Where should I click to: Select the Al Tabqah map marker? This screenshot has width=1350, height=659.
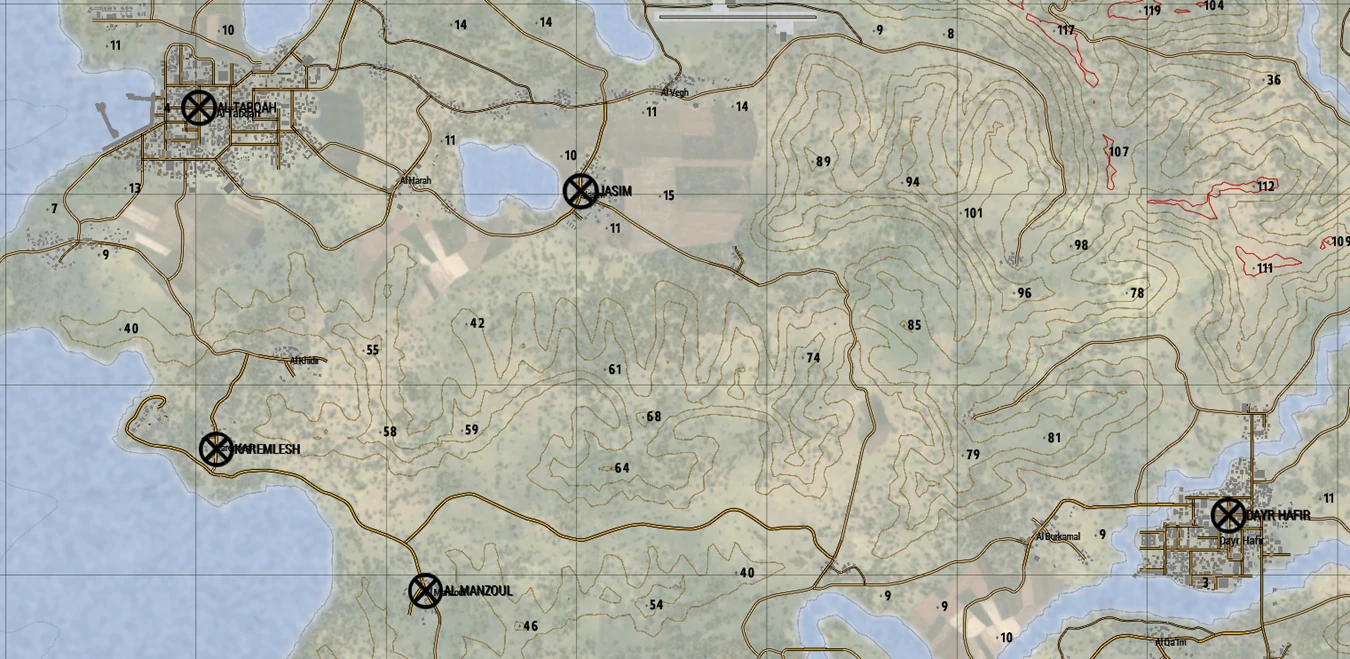(x=198, y=107)
